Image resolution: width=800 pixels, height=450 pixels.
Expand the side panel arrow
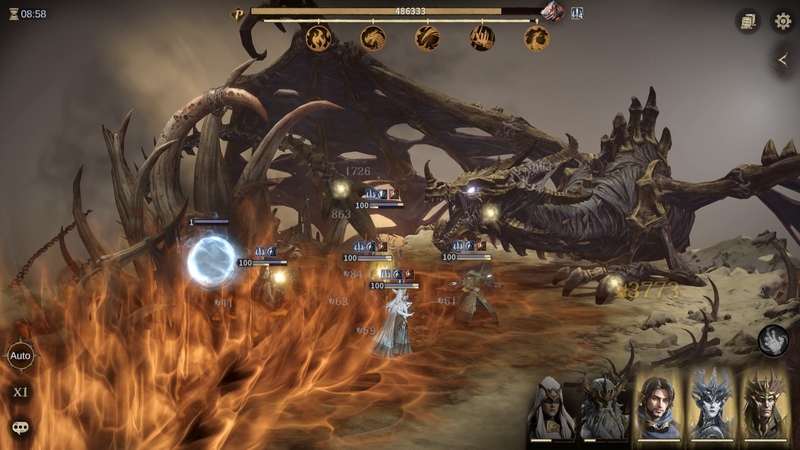782,60
